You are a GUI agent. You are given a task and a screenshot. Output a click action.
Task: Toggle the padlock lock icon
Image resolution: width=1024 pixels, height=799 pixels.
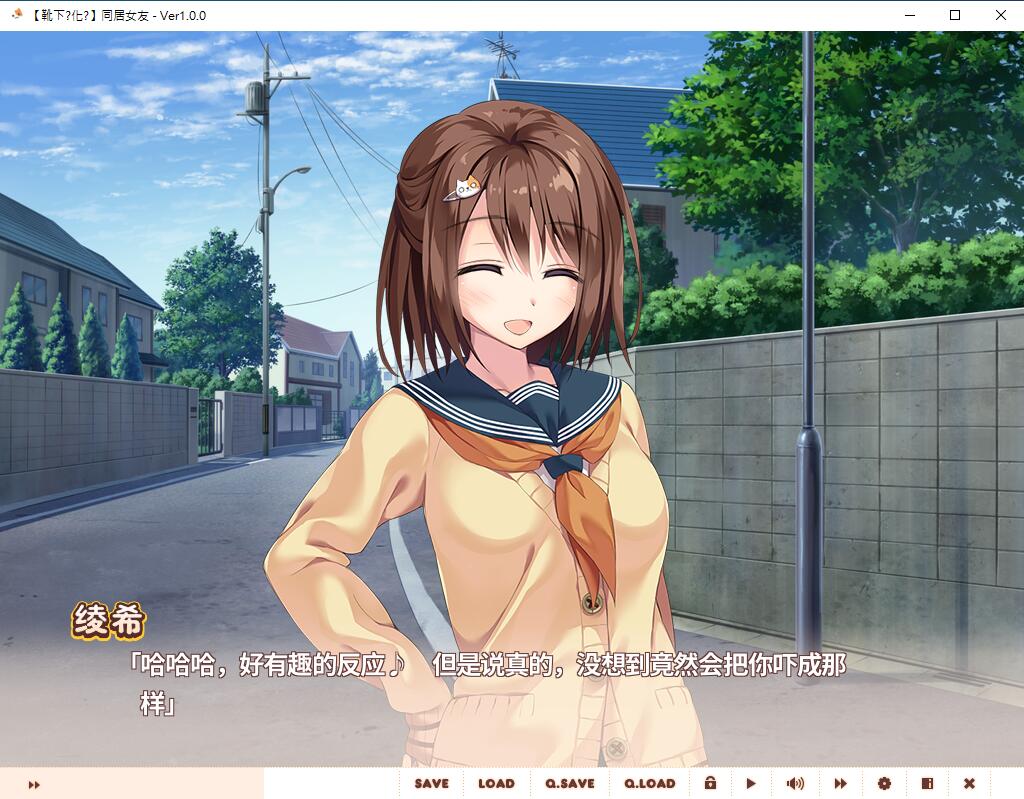pos(710,784)
